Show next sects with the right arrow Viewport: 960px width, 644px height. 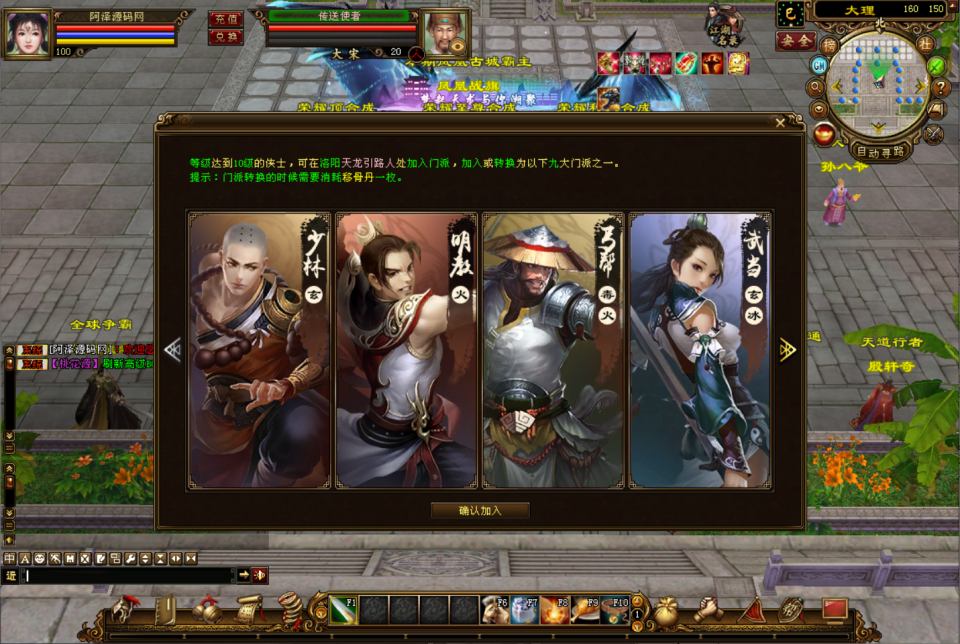tap(787, 349)
